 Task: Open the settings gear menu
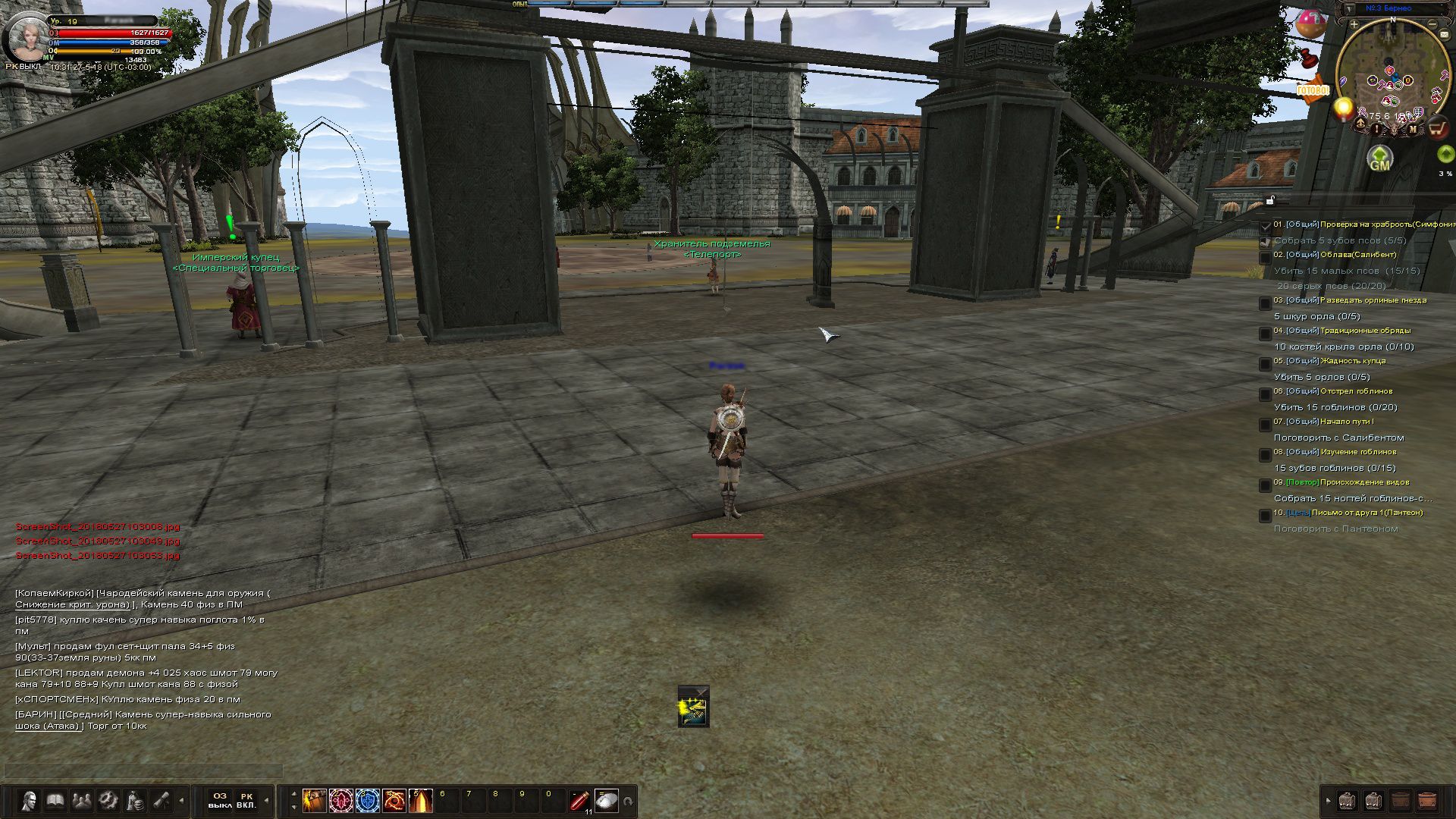[x=108, y=801]
